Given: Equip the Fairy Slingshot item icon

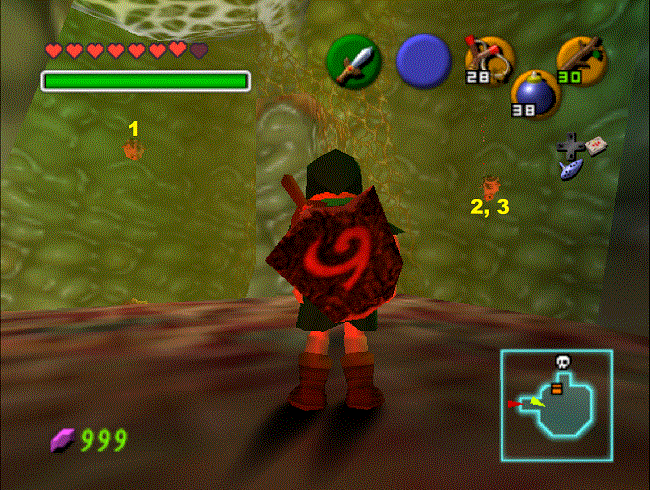Looking at the screenshot, I should pyautogui.click(x=489, y=59).
